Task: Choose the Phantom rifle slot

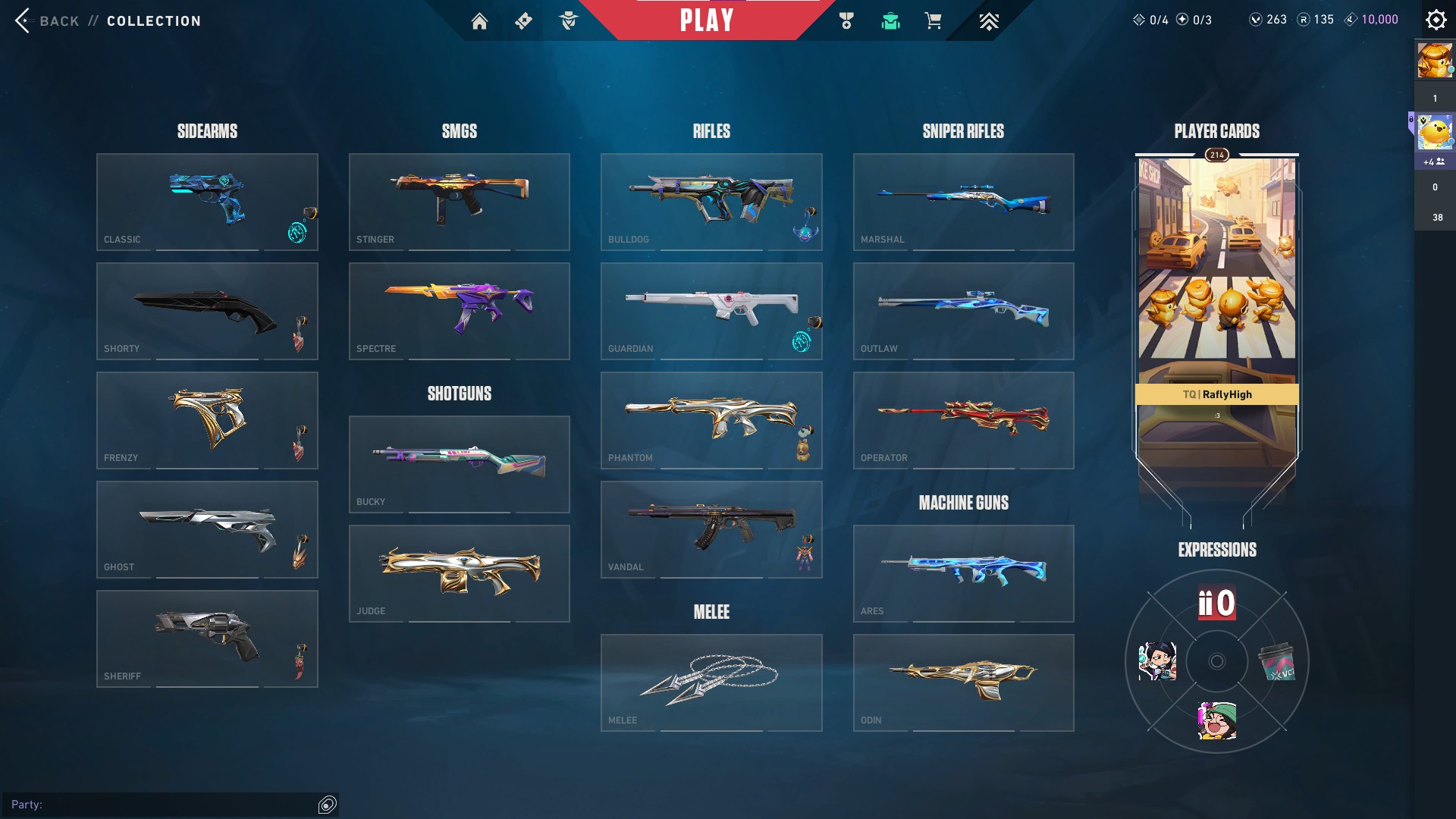Action: tap(711, 420)
